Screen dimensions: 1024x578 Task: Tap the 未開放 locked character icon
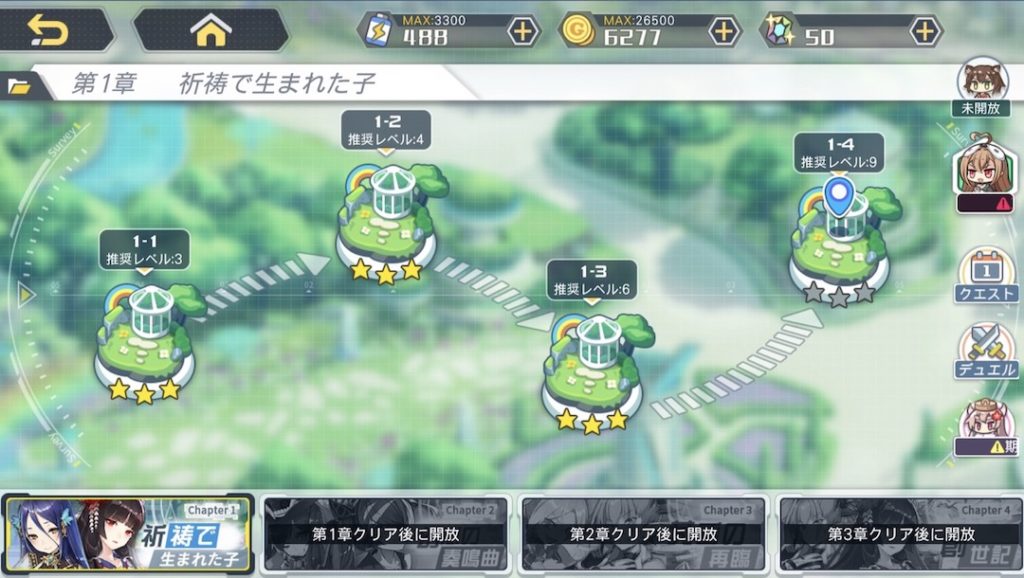[x=983, y=86]
